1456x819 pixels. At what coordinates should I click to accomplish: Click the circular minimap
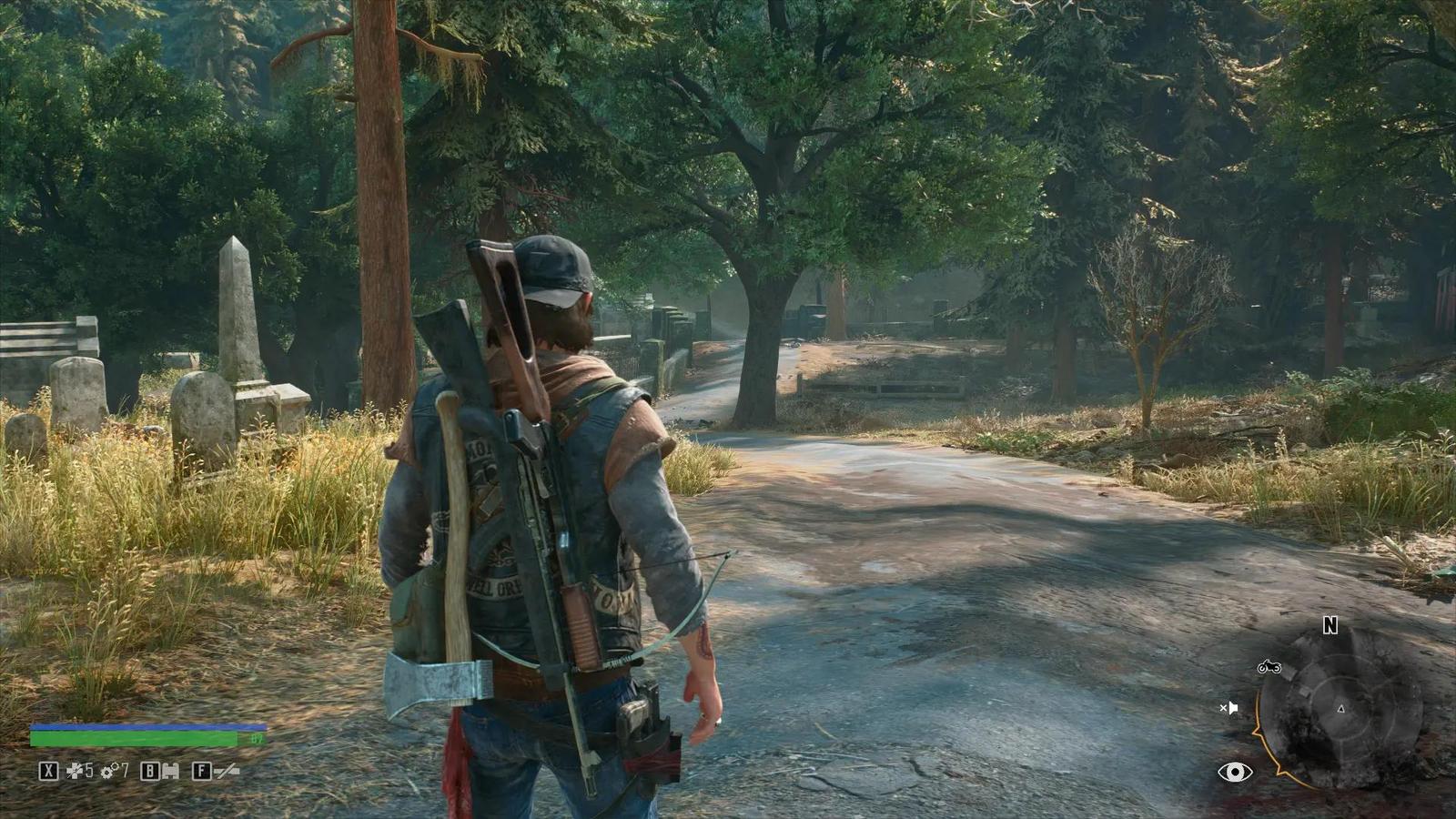[x=1340, y=709]
